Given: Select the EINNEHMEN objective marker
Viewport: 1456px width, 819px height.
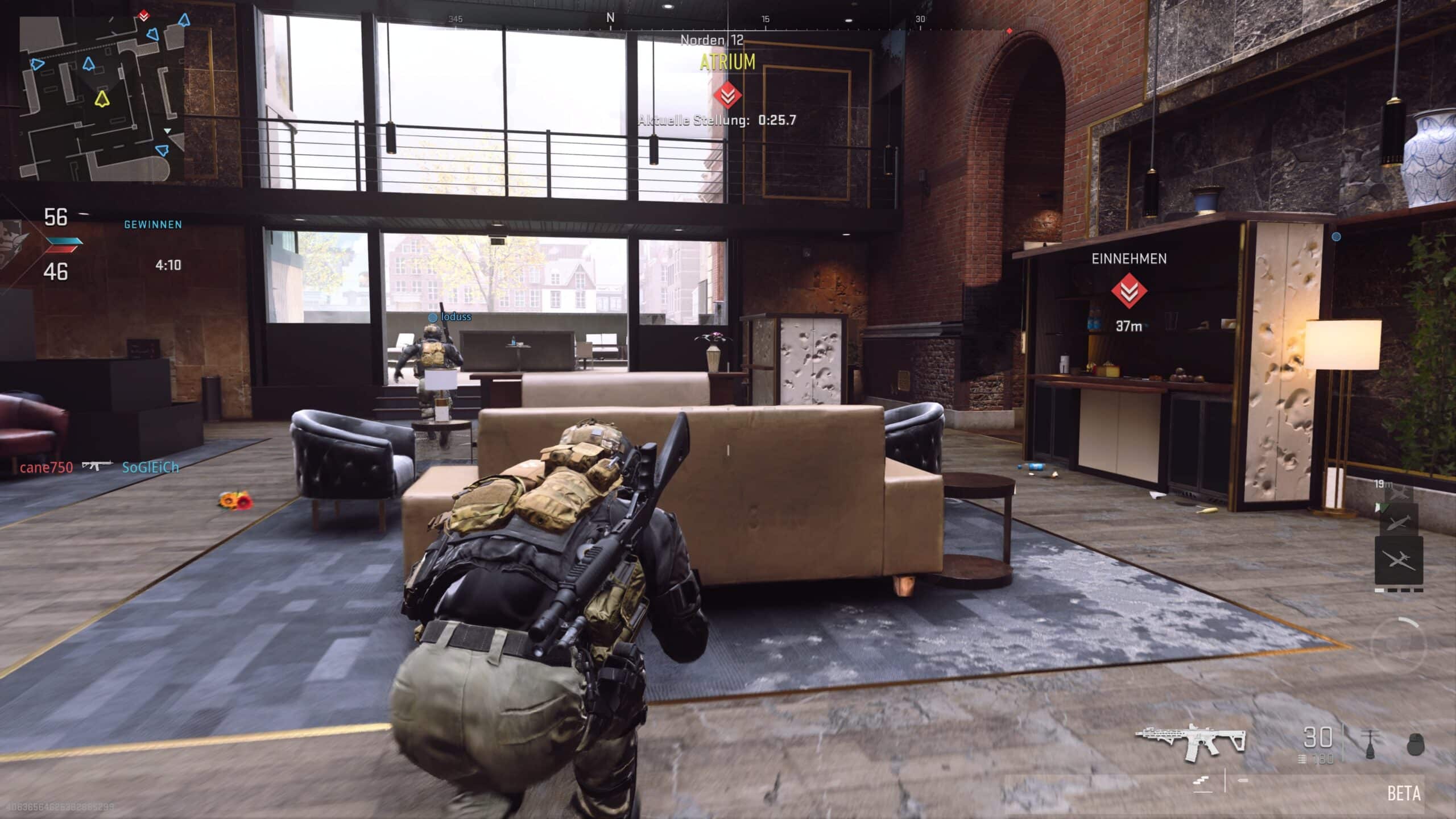Looking at the screenshot, I should pos(1129,291).
